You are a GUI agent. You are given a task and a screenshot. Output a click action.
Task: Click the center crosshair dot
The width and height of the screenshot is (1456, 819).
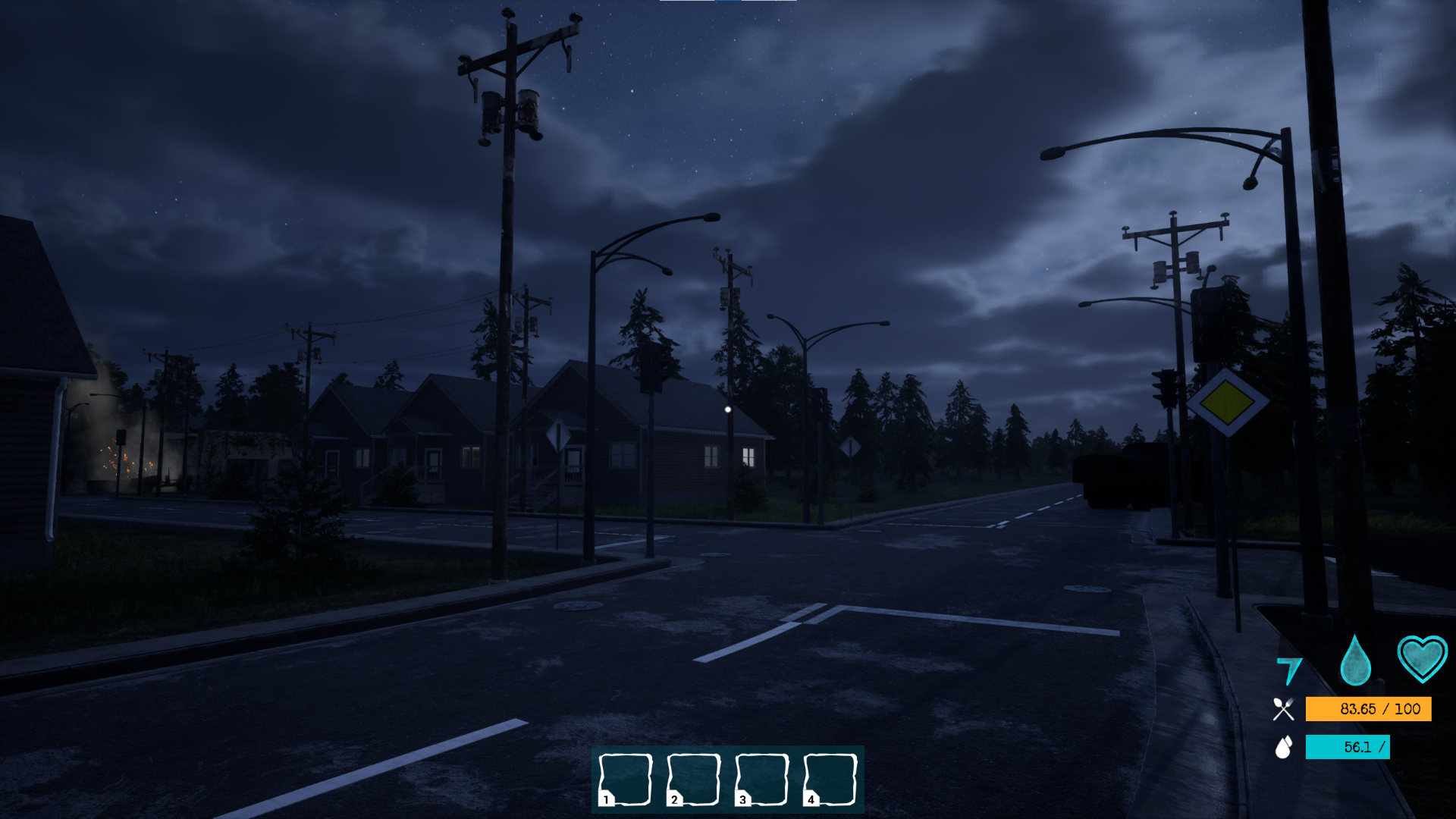pyautogui.click(x=728, y=409)
